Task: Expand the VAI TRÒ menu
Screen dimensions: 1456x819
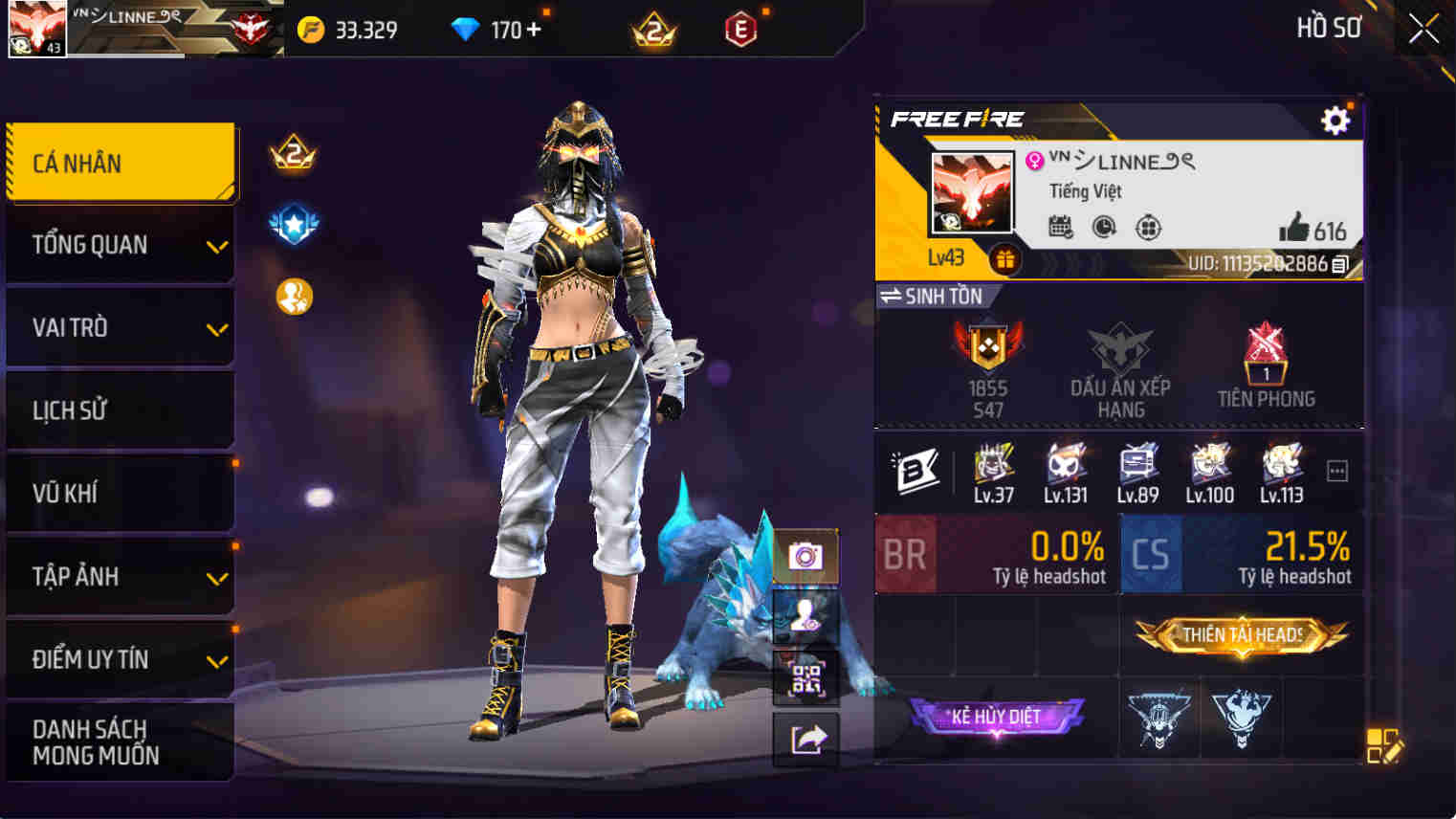Action: pos(121,327)
